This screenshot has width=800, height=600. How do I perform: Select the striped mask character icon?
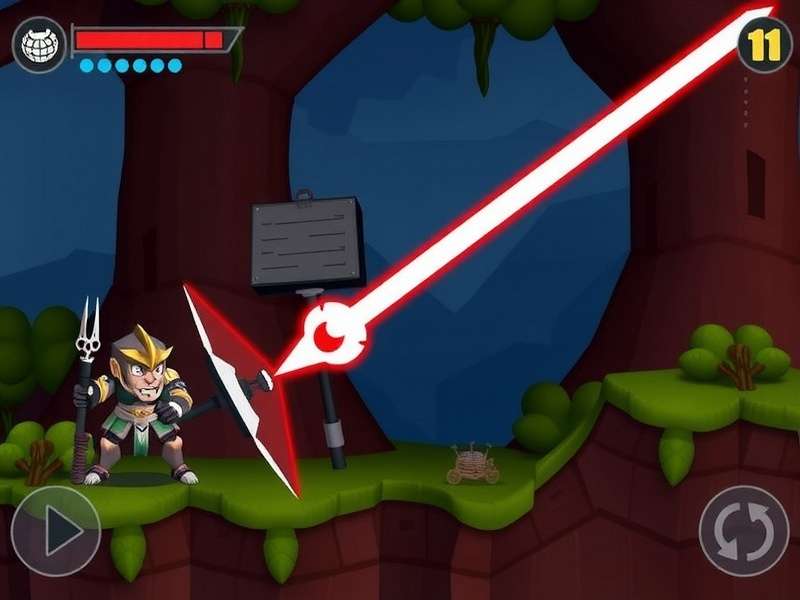click(x=38, y=44)
